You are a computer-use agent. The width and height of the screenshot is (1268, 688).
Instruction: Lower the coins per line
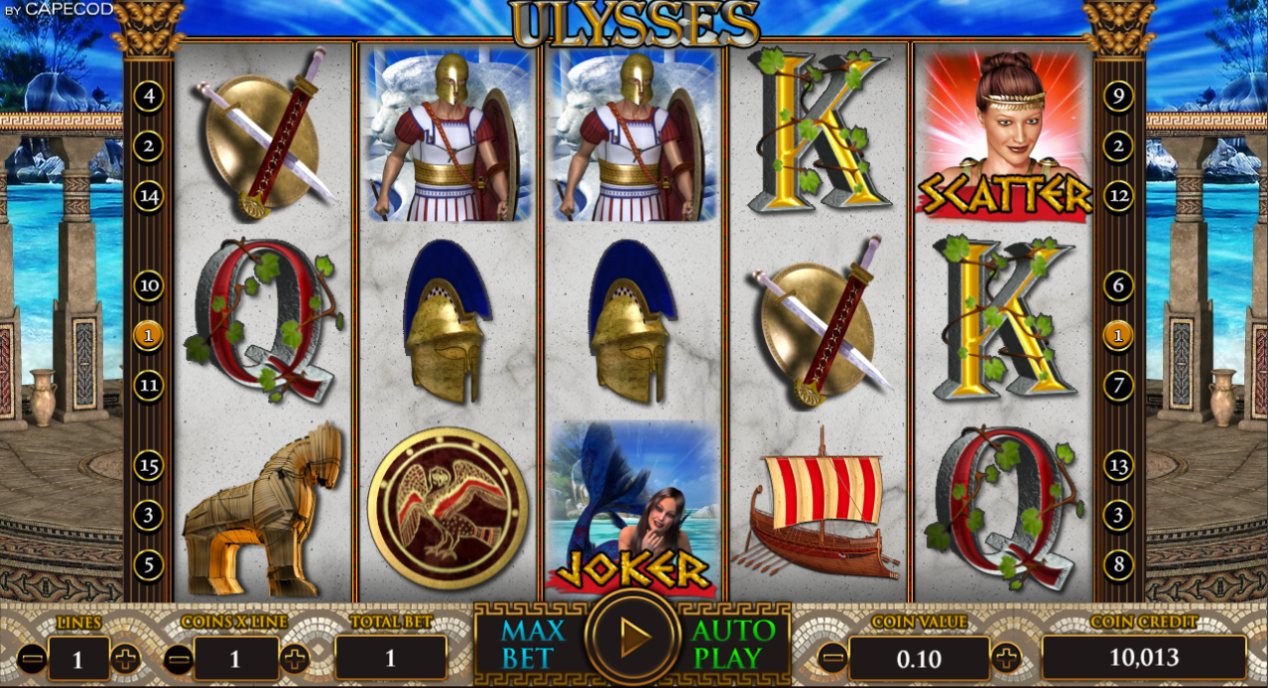tap(178, 658)
